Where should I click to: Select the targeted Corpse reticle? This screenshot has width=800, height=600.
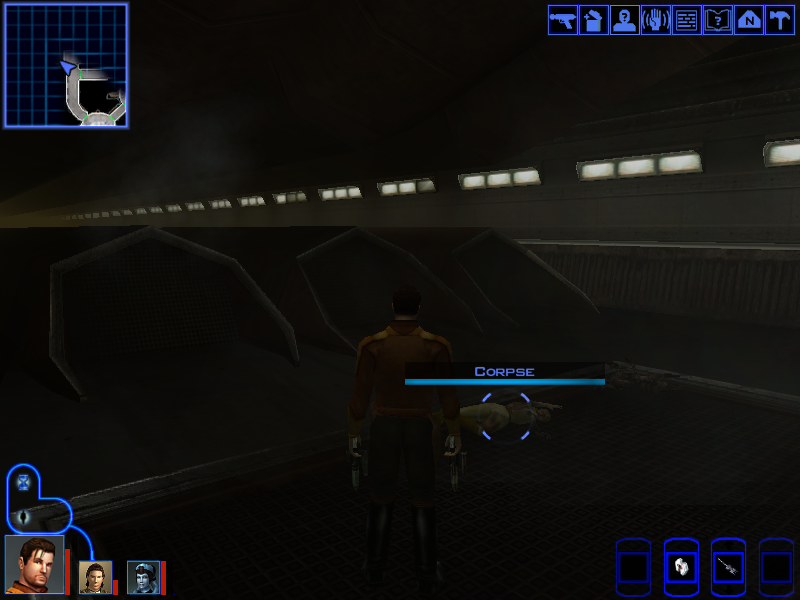(x=506, y=416)
